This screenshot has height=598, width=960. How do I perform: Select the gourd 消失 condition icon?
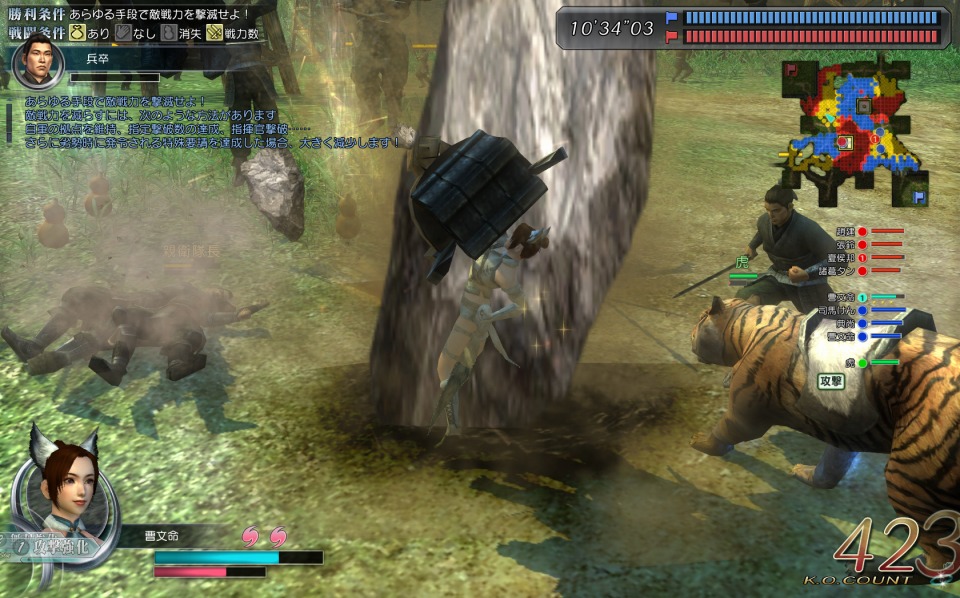pos(168,33)
